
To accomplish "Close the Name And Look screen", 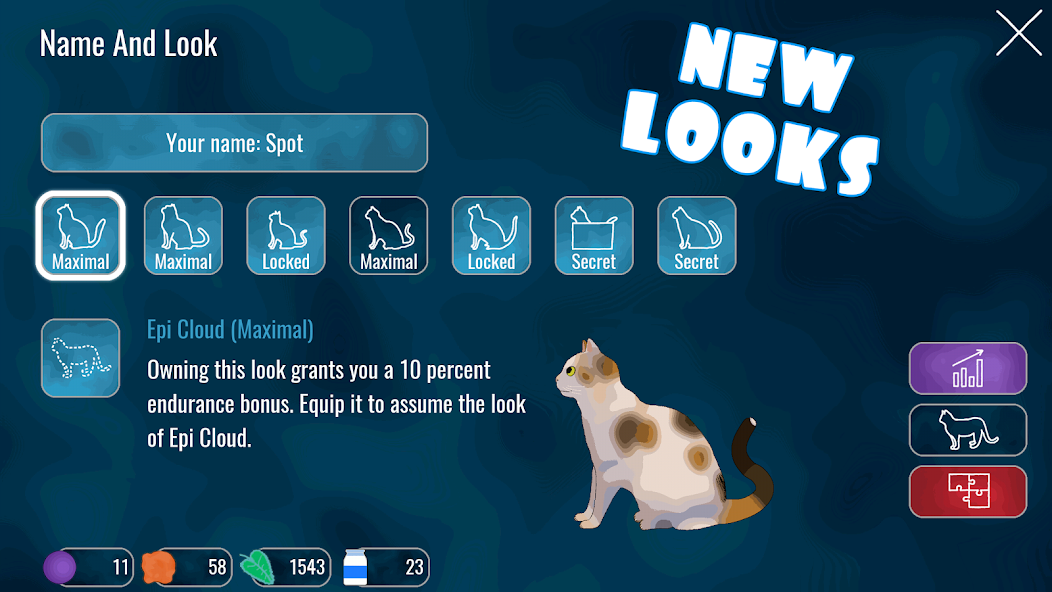I will tap(1018, 33).
